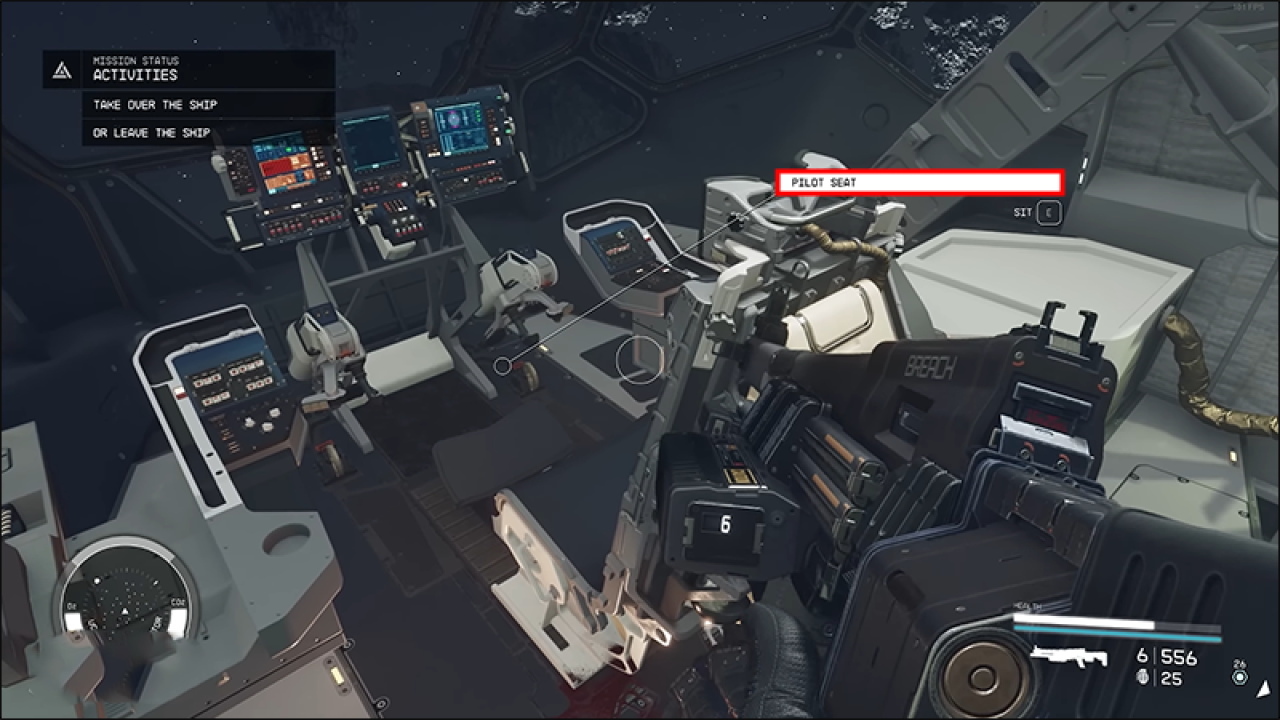The image size is (1280, 720).
Task: Click the mission status triangle icon
Action: (x=60, y=71)
